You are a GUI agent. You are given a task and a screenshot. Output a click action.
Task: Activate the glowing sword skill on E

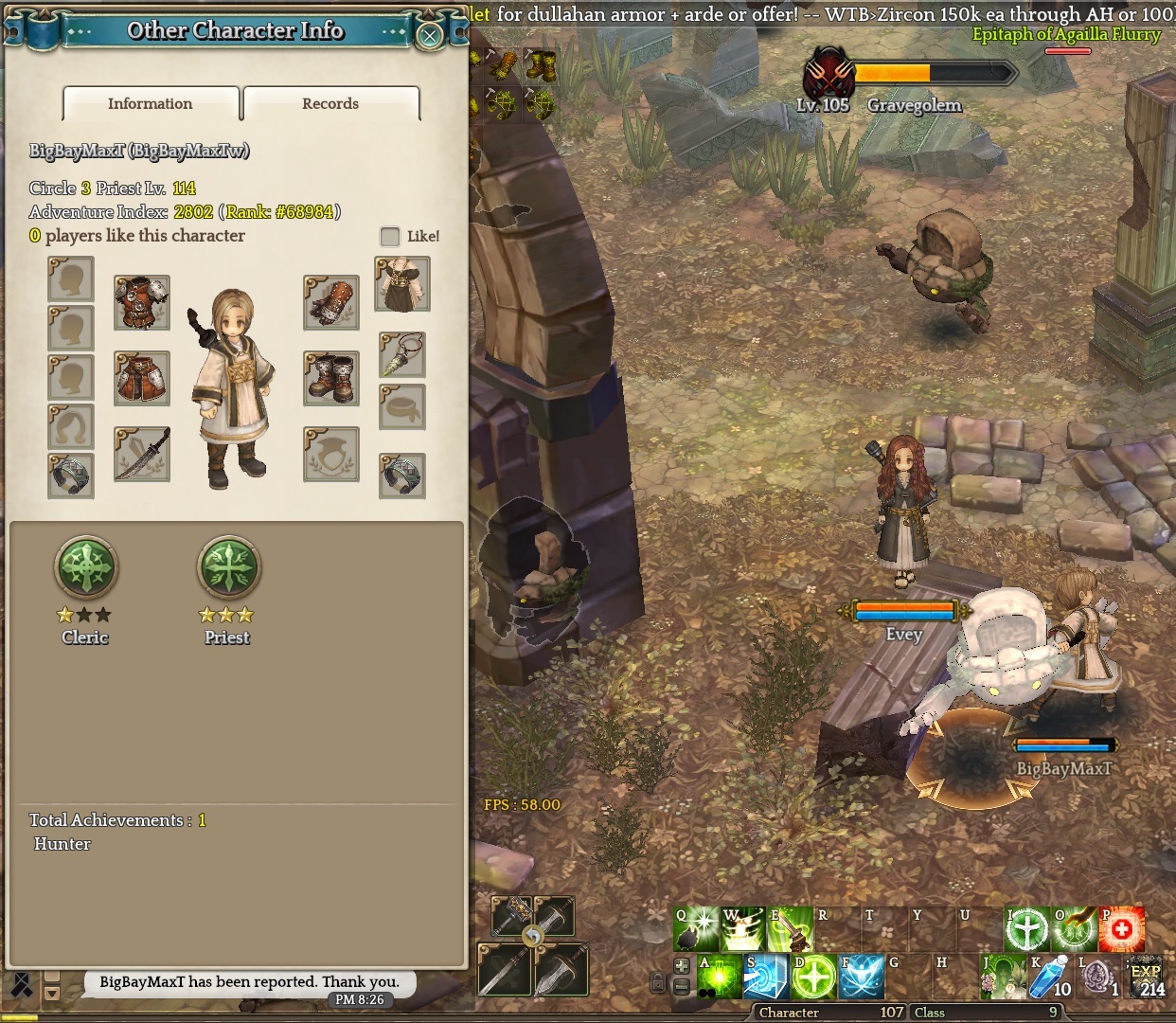click(790, 929)
